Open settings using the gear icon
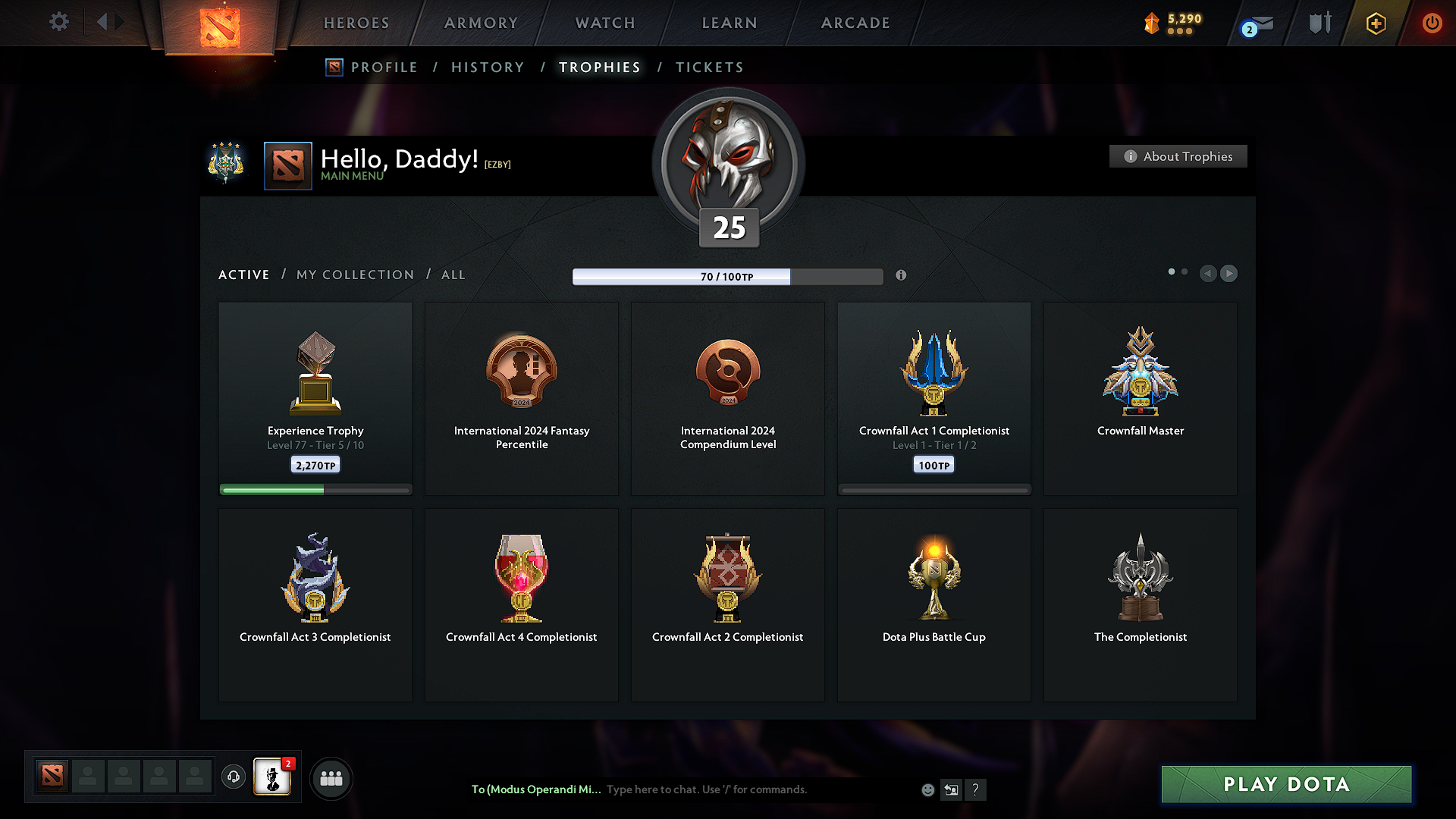Screen dimensions: 1456x819 [58, 23]
